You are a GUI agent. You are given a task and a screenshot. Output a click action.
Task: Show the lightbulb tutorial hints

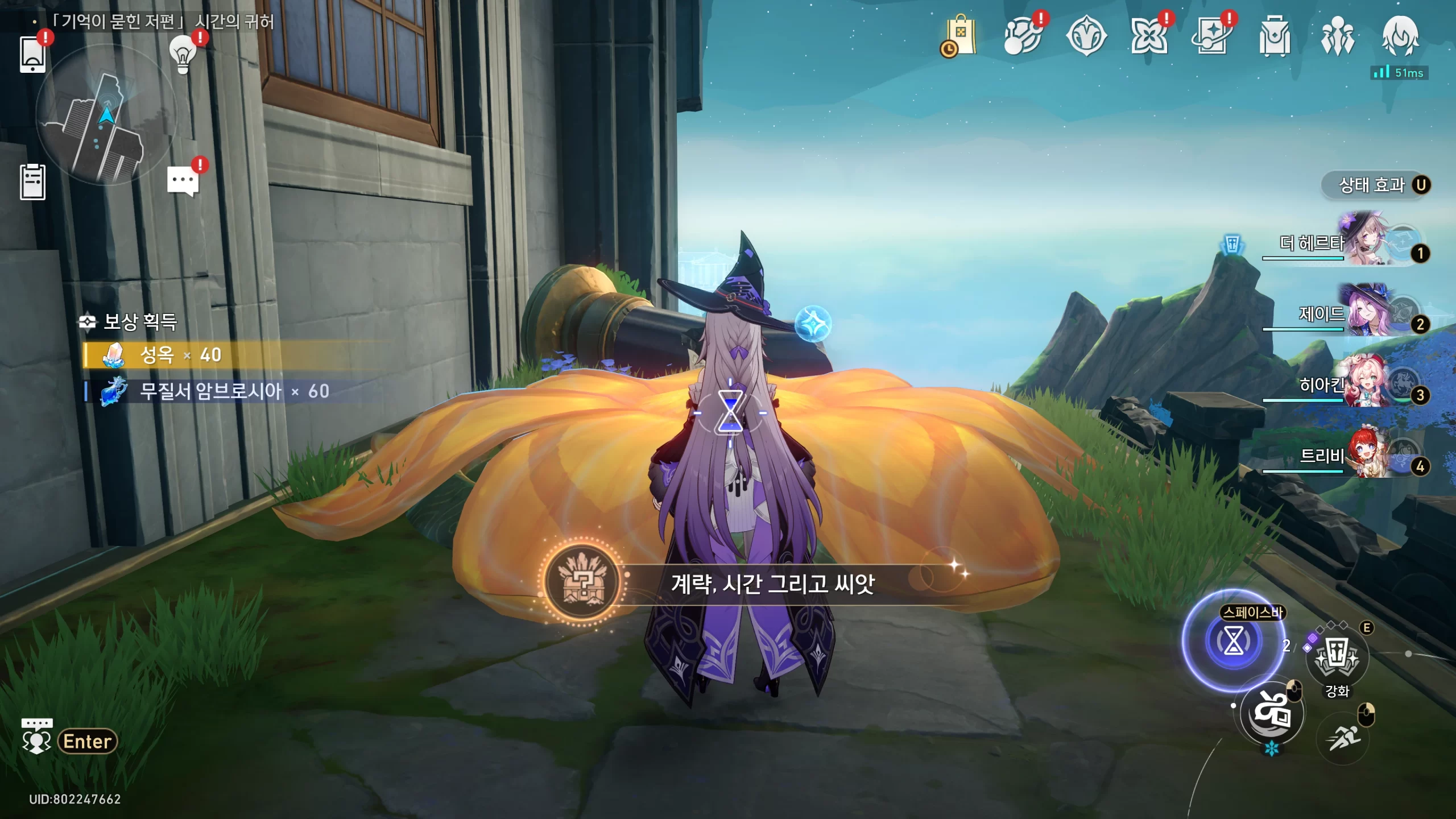point(183,54)
